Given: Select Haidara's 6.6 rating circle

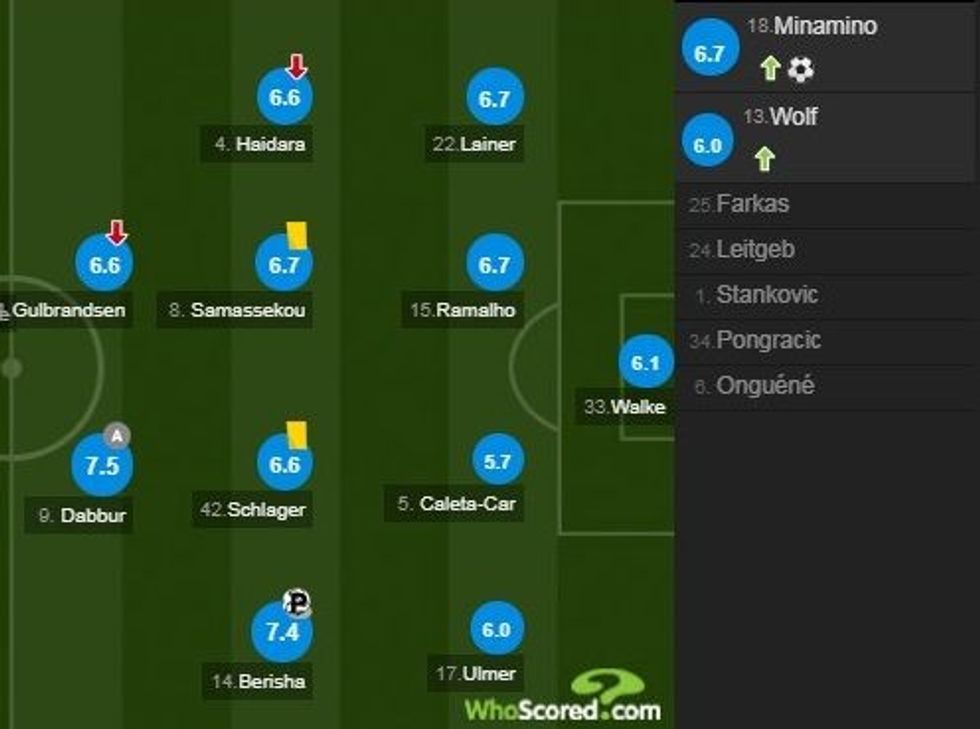Looking at the screenshot, I should [285, 98].
